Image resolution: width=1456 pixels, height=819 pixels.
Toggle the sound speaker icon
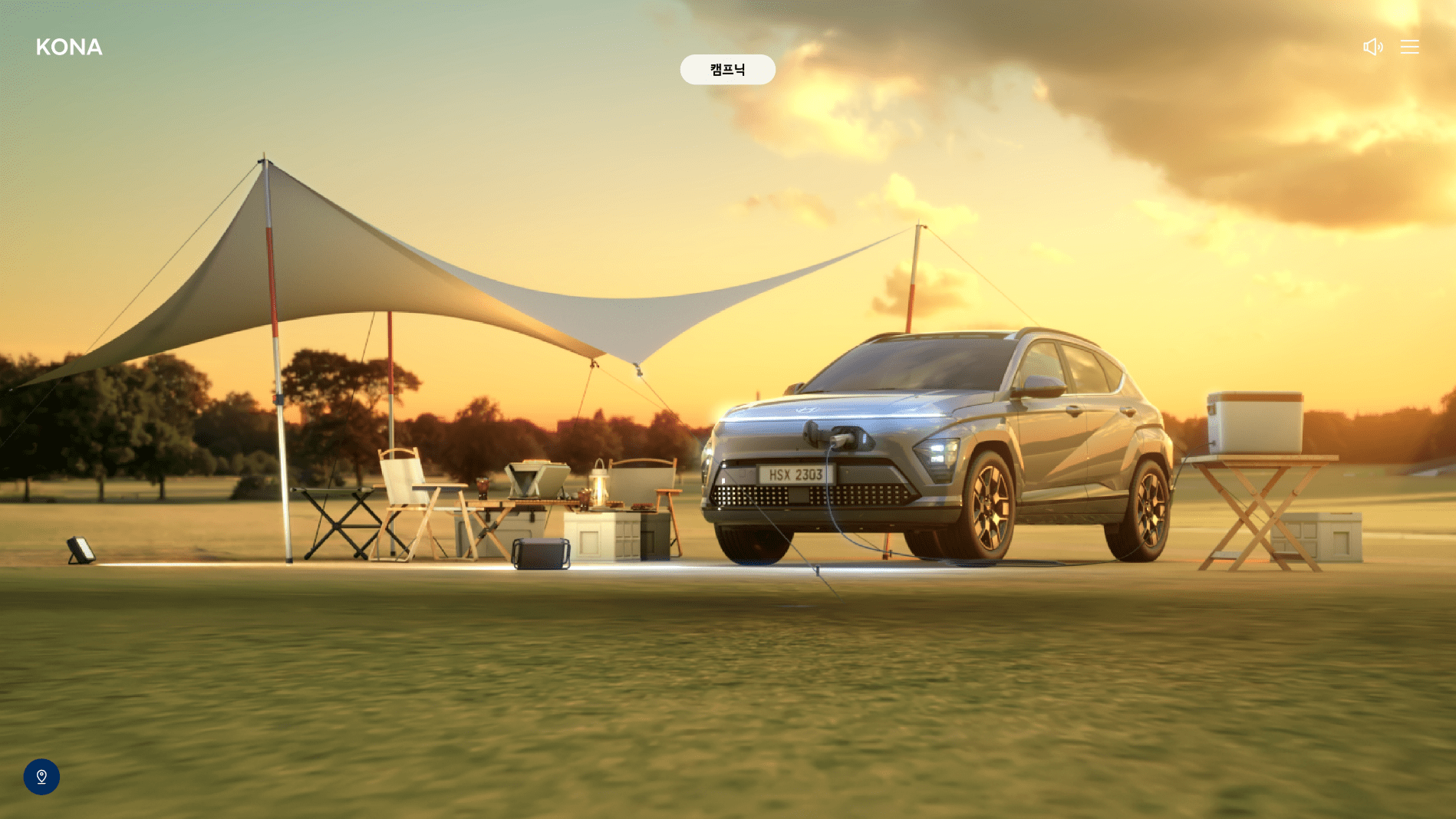(x=1372, y=47)
